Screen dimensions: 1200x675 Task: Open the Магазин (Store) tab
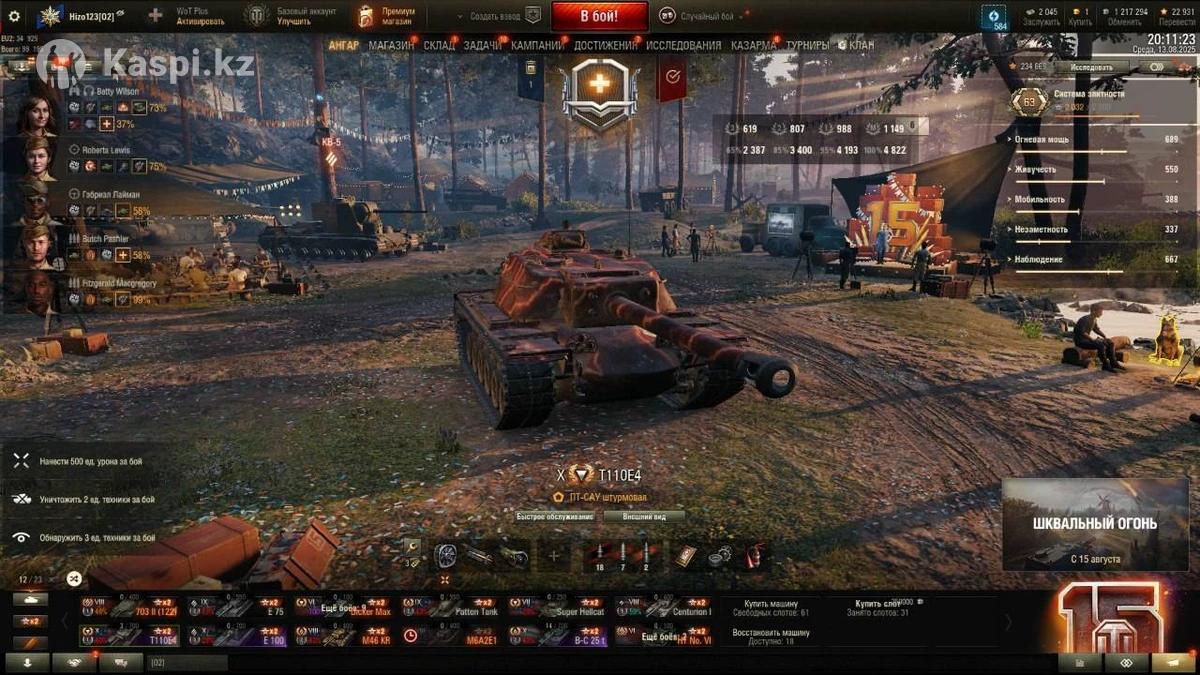[x=391, y=45]
